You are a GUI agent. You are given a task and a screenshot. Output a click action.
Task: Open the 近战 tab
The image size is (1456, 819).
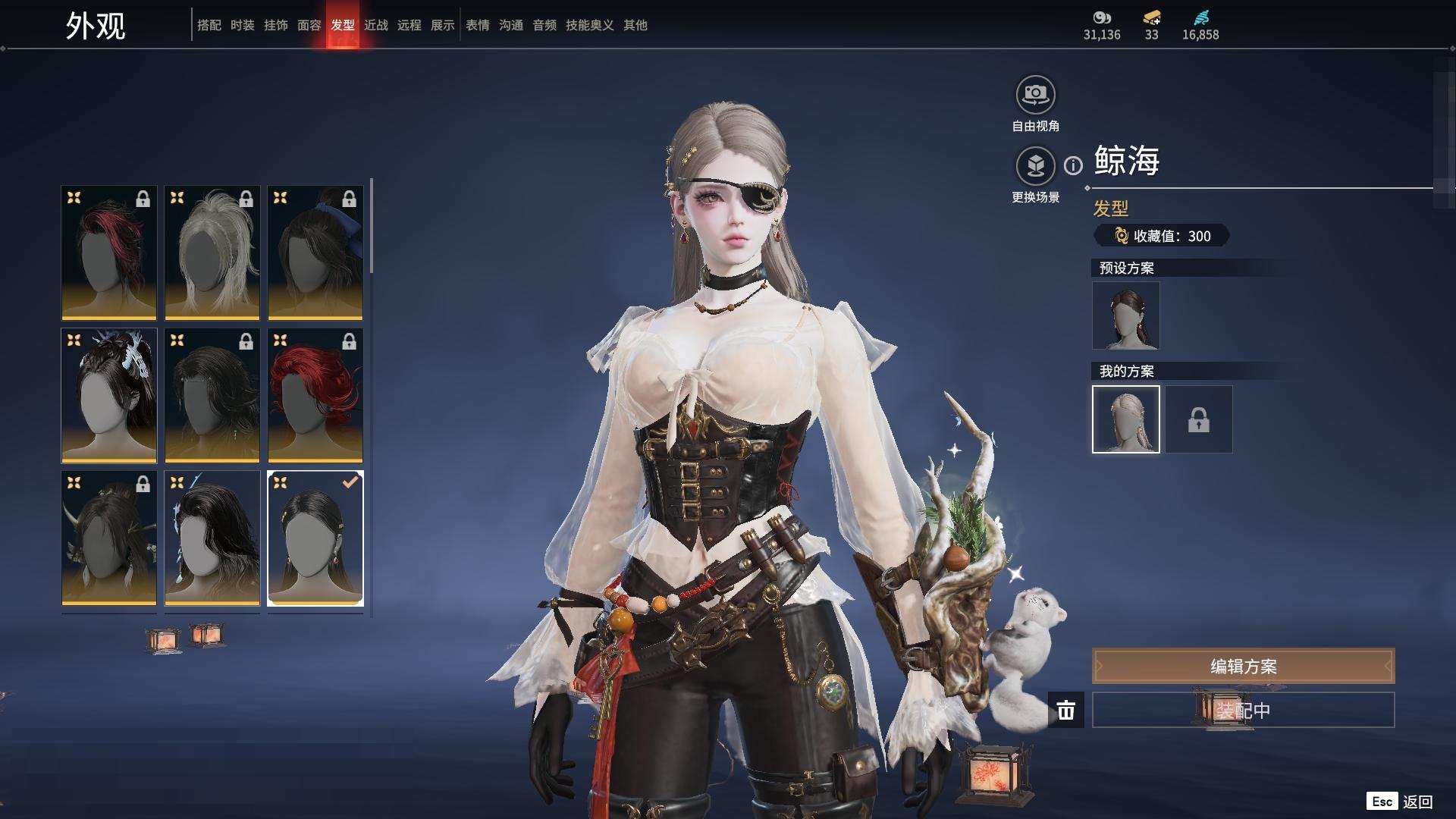[x=376, y=25]
